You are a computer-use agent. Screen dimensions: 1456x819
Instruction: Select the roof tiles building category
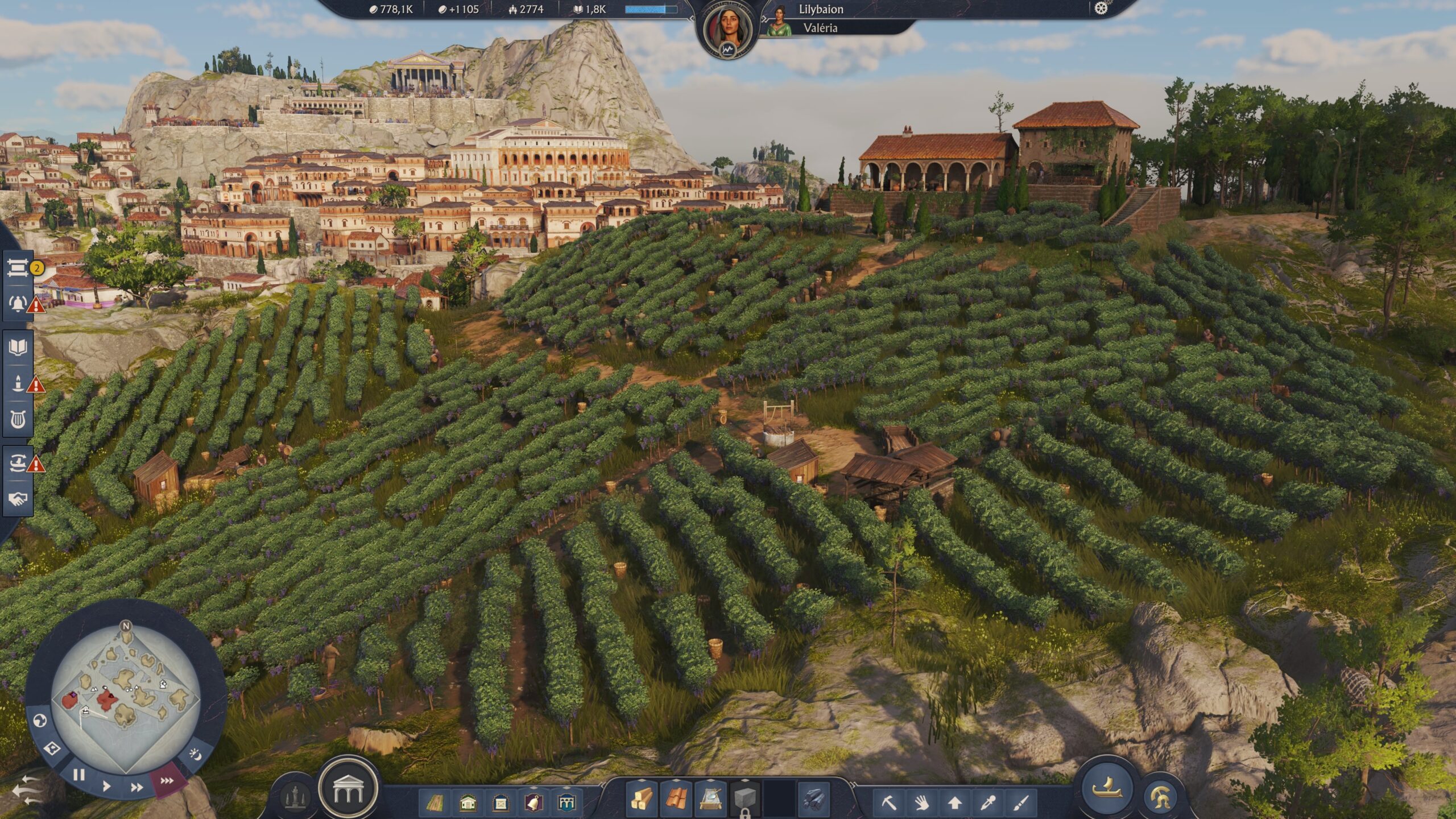click(x=675, y=800)
